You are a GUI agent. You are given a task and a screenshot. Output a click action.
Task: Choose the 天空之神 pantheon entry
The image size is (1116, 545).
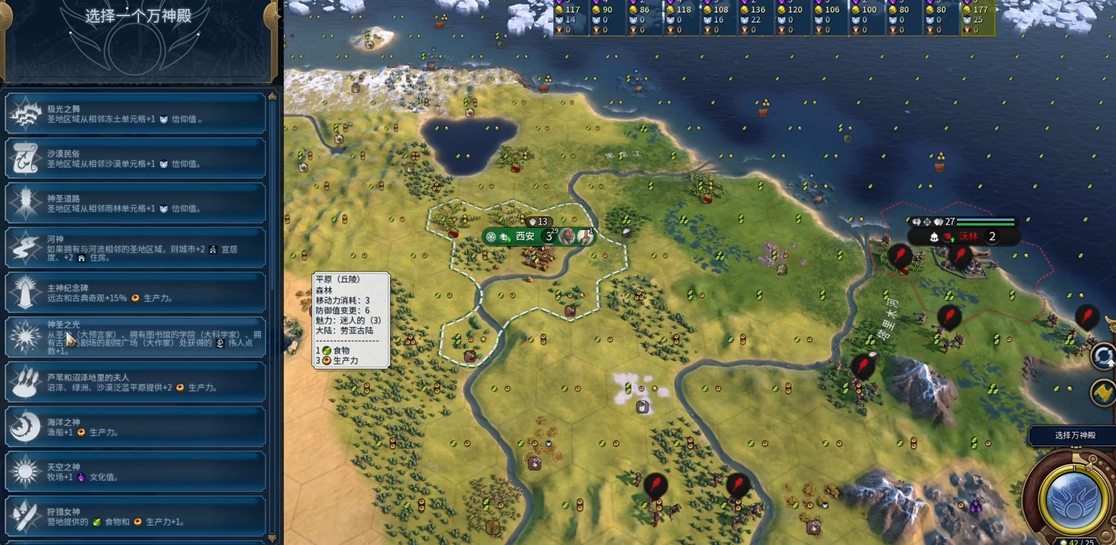coord(136,471)
